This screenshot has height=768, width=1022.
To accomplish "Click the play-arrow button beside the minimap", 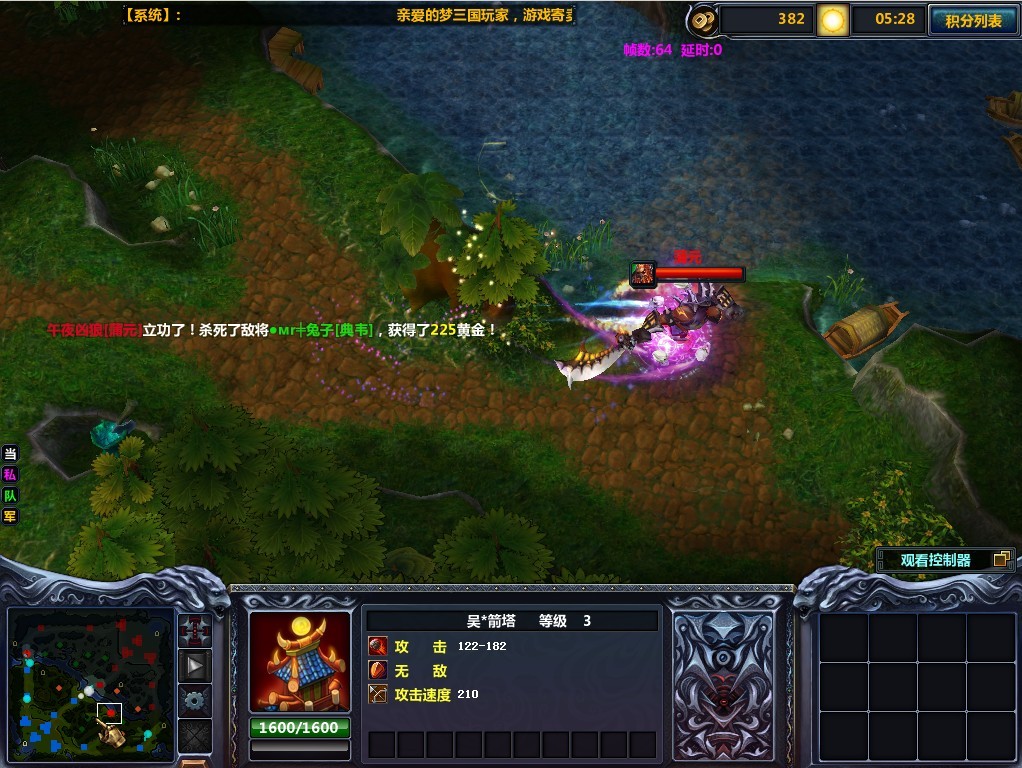I will (195, 665).
